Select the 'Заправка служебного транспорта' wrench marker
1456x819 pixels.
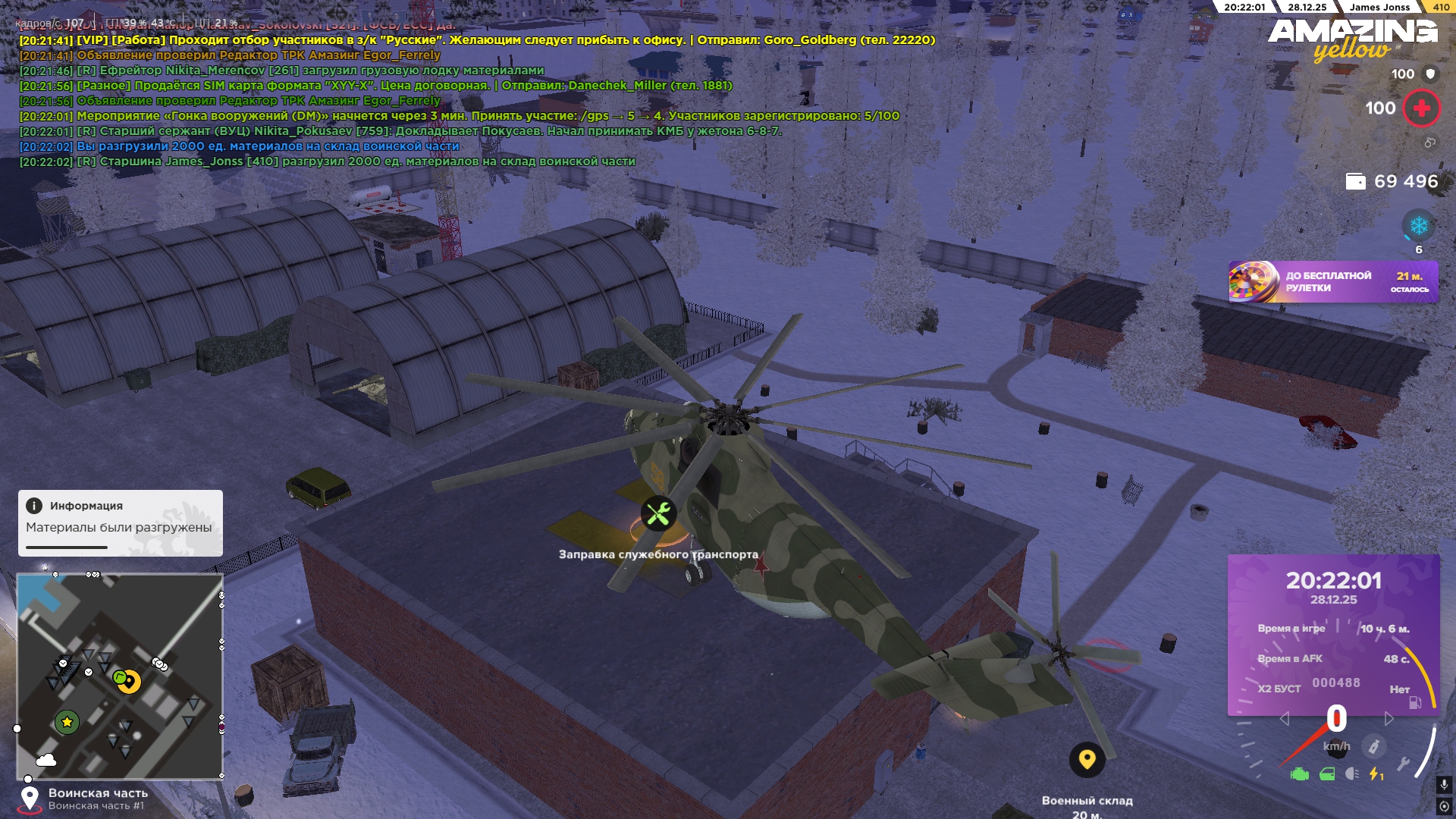pyautogui.click(x=658, y=513)
